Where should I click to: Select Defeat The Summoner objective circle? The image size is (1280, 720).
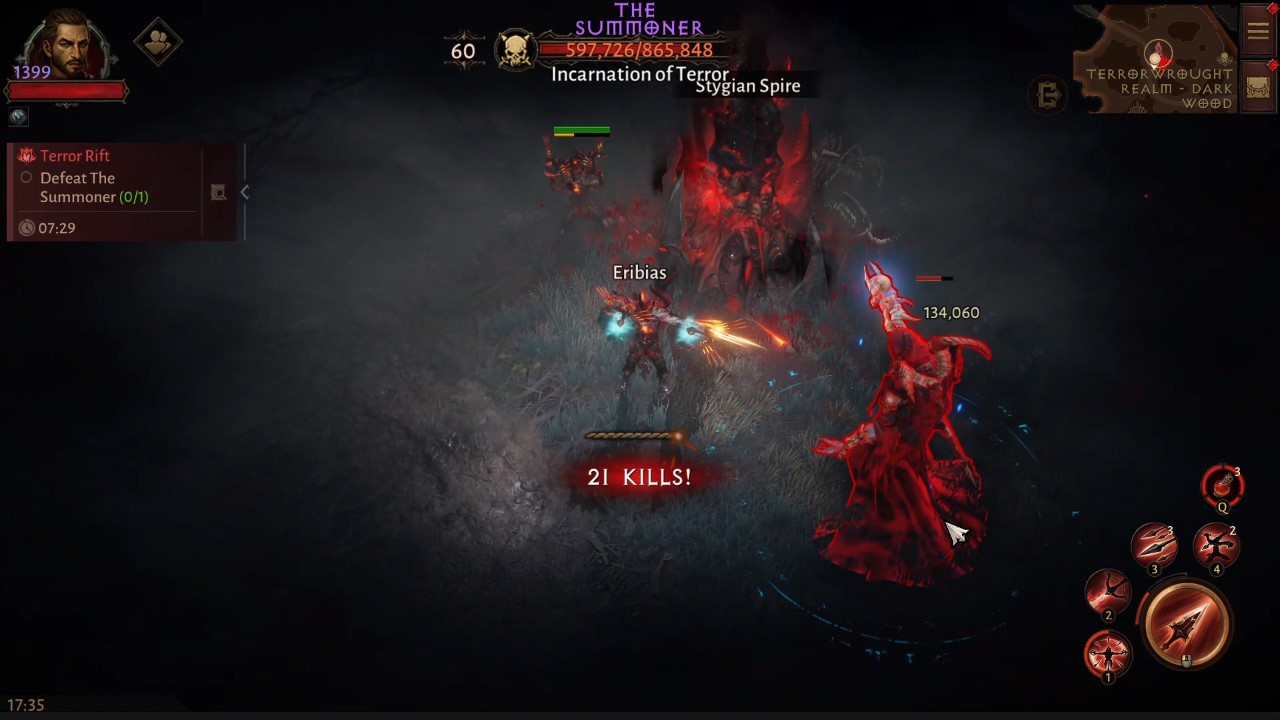[x=27, y=178]
